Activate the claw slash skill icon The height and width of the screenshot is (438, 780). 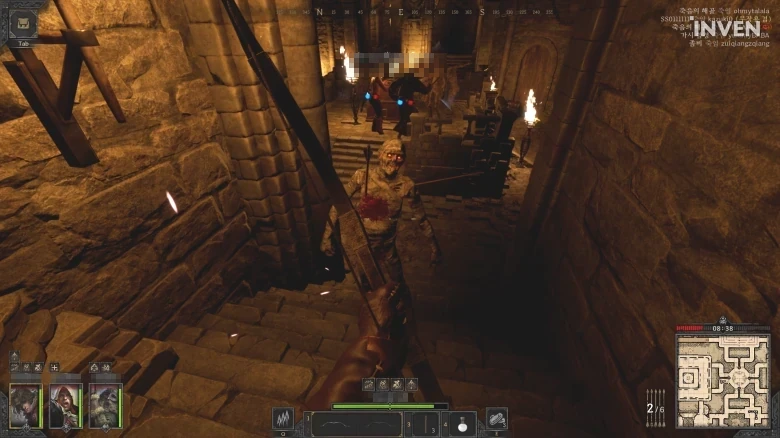tap(283, 419)
